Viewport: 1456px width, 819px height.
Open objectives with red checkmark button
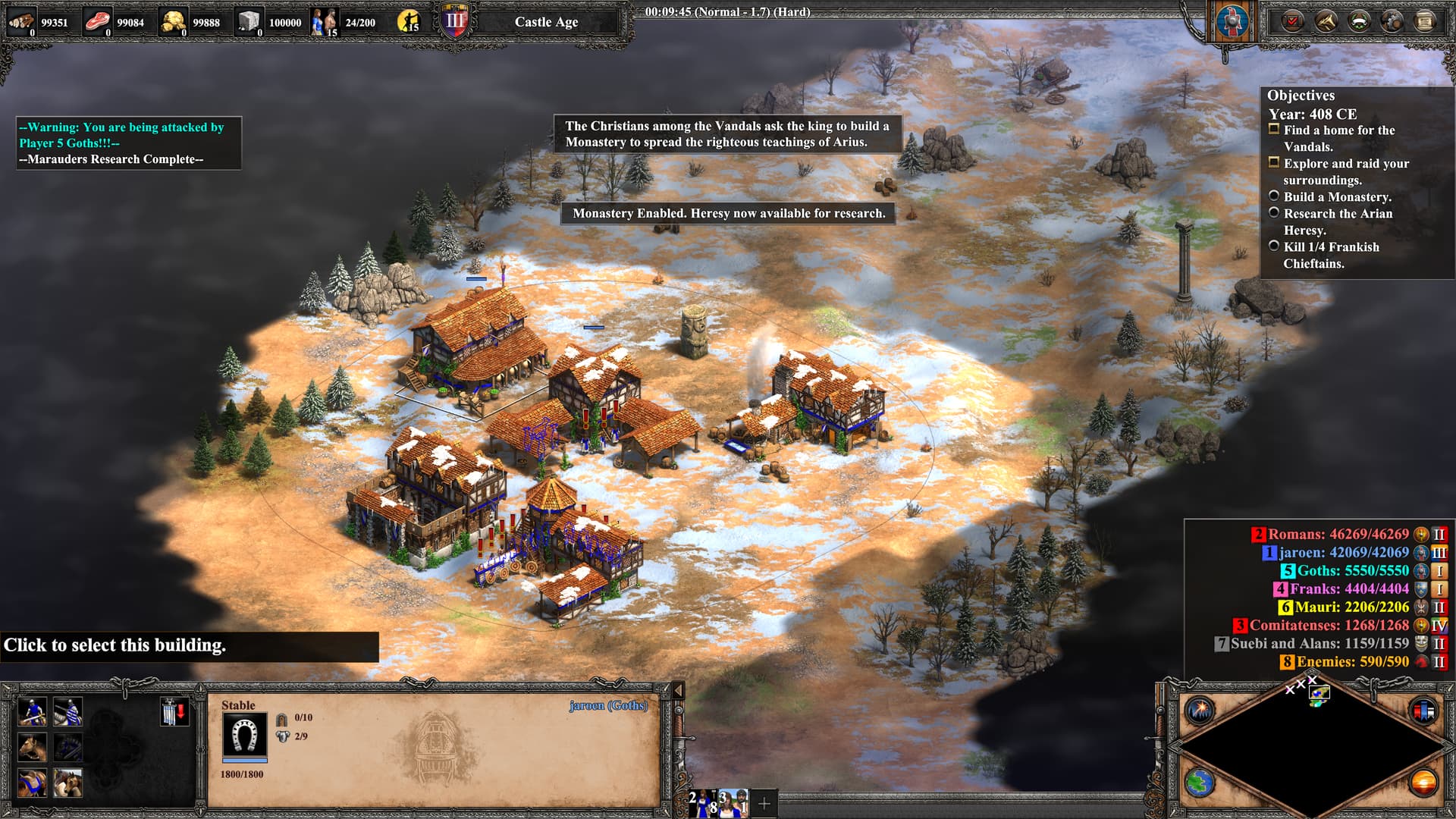tap(1292, 21)
